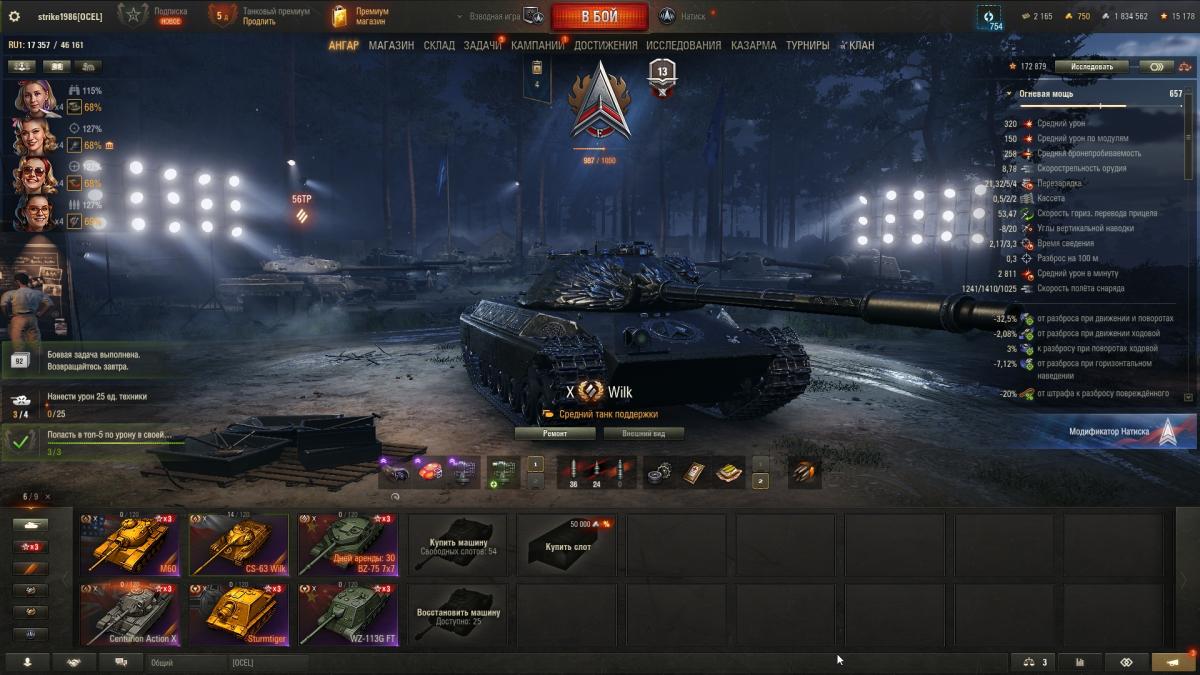The height and width of the screenshot is (675, 1200).
Task: Choose the Sturmtiger tank card
Action: (239, 615)
